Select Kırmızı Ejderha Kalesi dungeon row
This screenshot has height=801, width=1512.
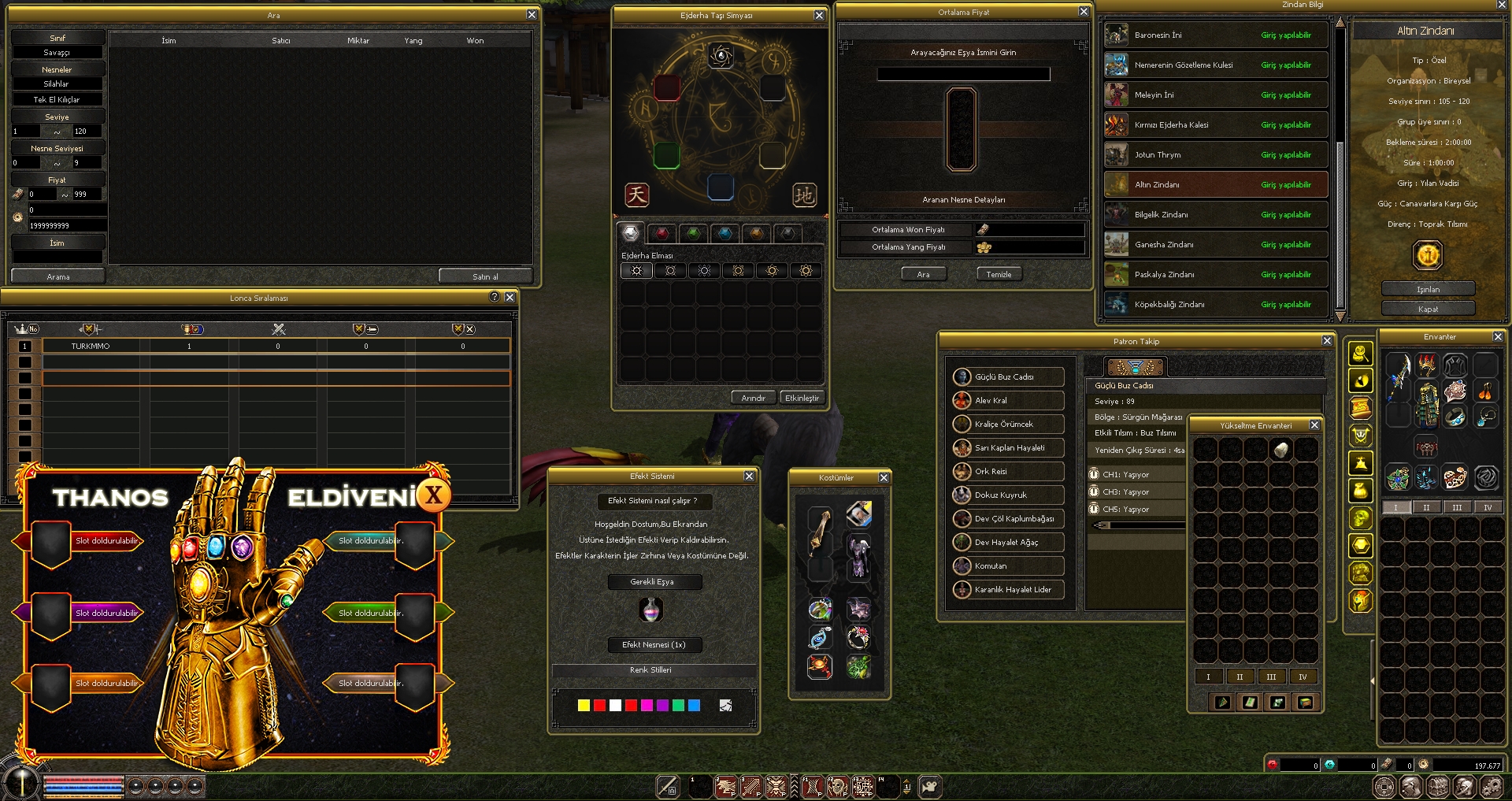1216,124
